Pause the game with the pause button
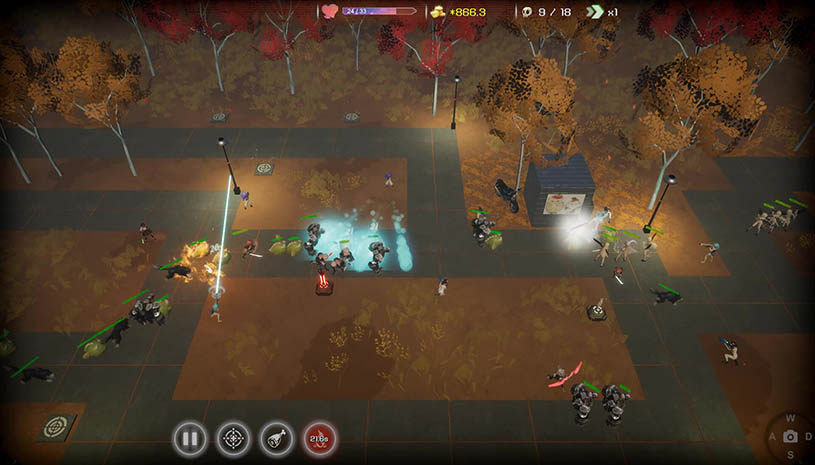The image size is (815, 465). click(189, 437)
